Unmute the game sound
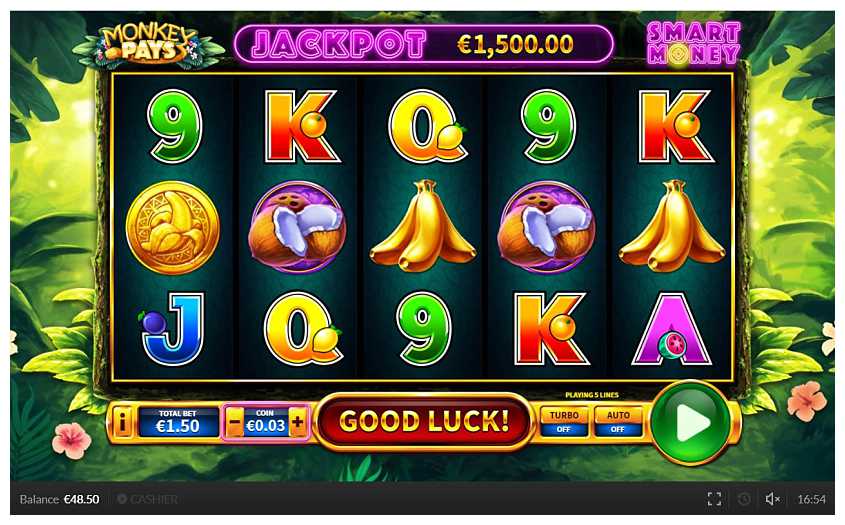 click(x=772, y=499)
